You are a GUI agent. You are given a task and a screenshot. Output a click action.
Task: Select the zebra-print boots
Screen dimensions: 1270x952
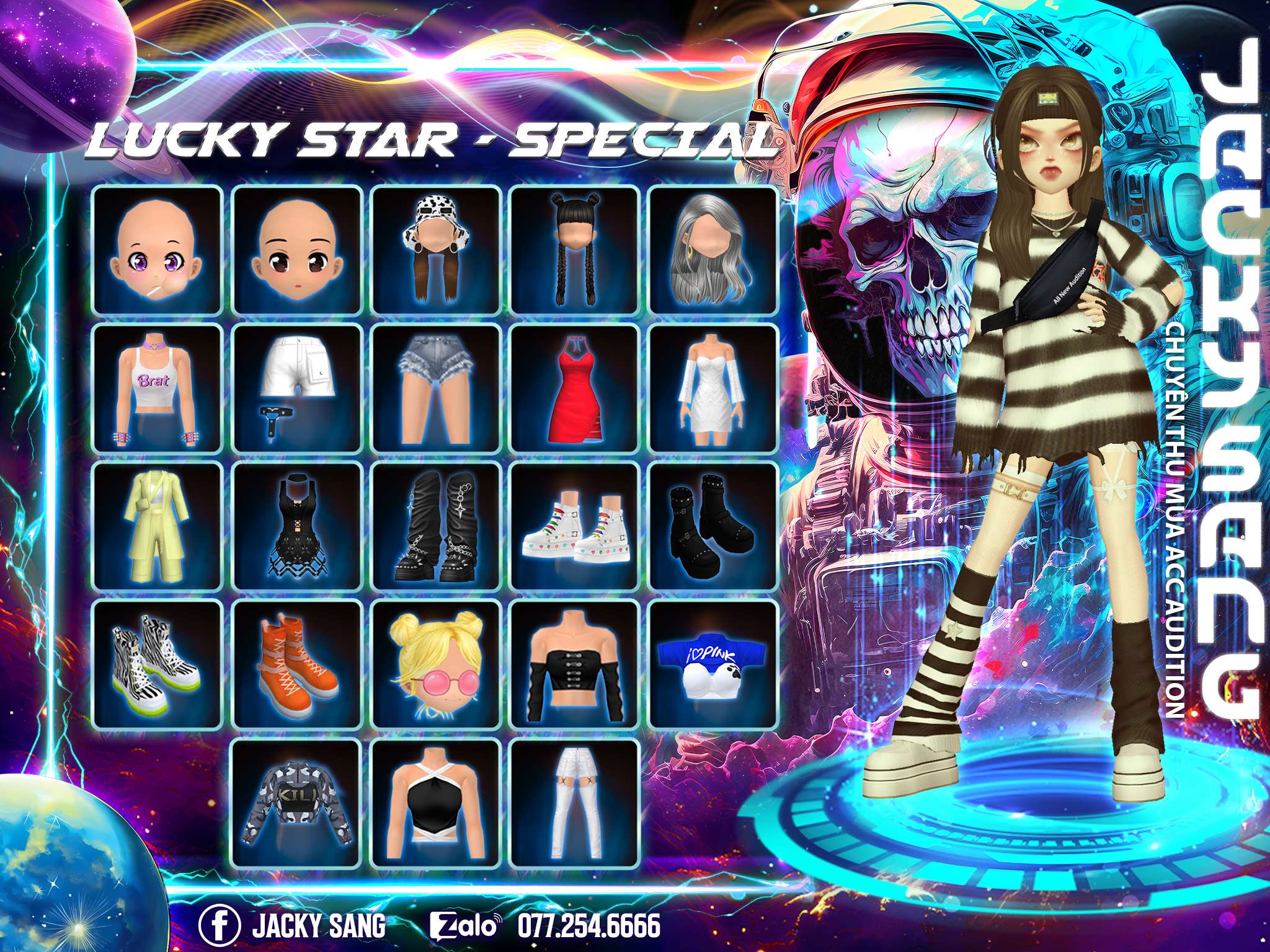click(157, 664)
